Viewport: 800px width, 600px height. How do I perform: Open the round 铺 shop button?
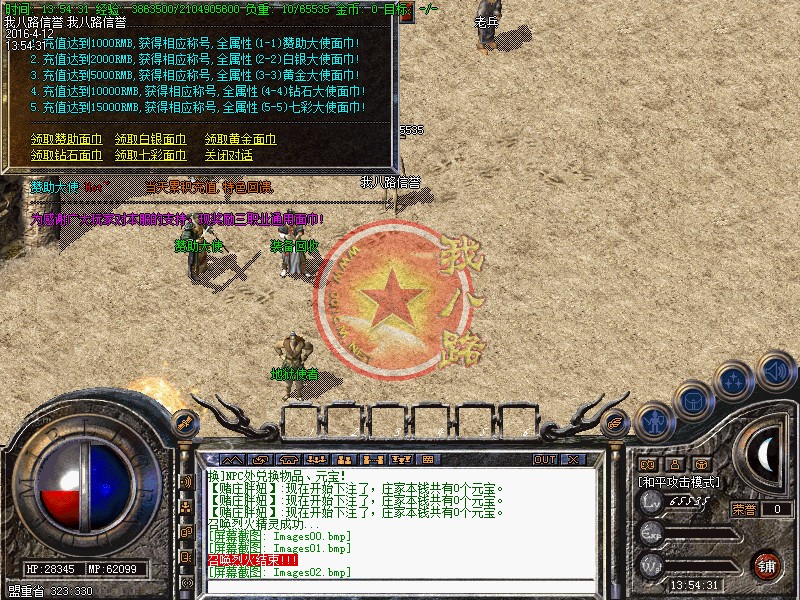[767, 563]
